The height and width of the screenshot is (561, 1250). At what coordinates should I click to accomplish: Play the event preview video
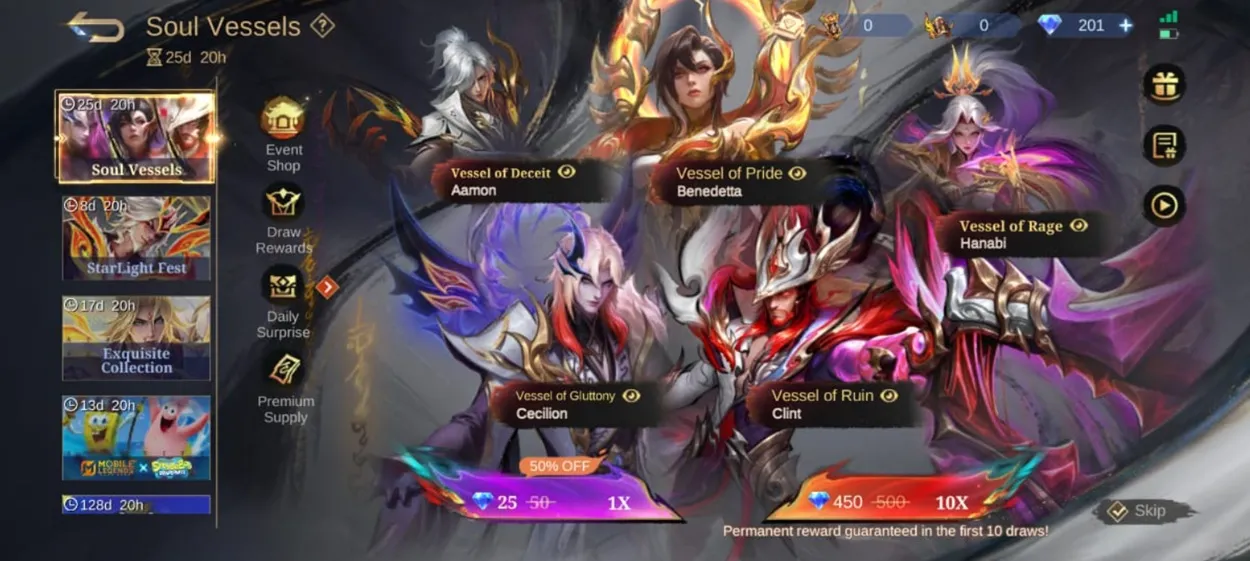[x=1164, y=205]
